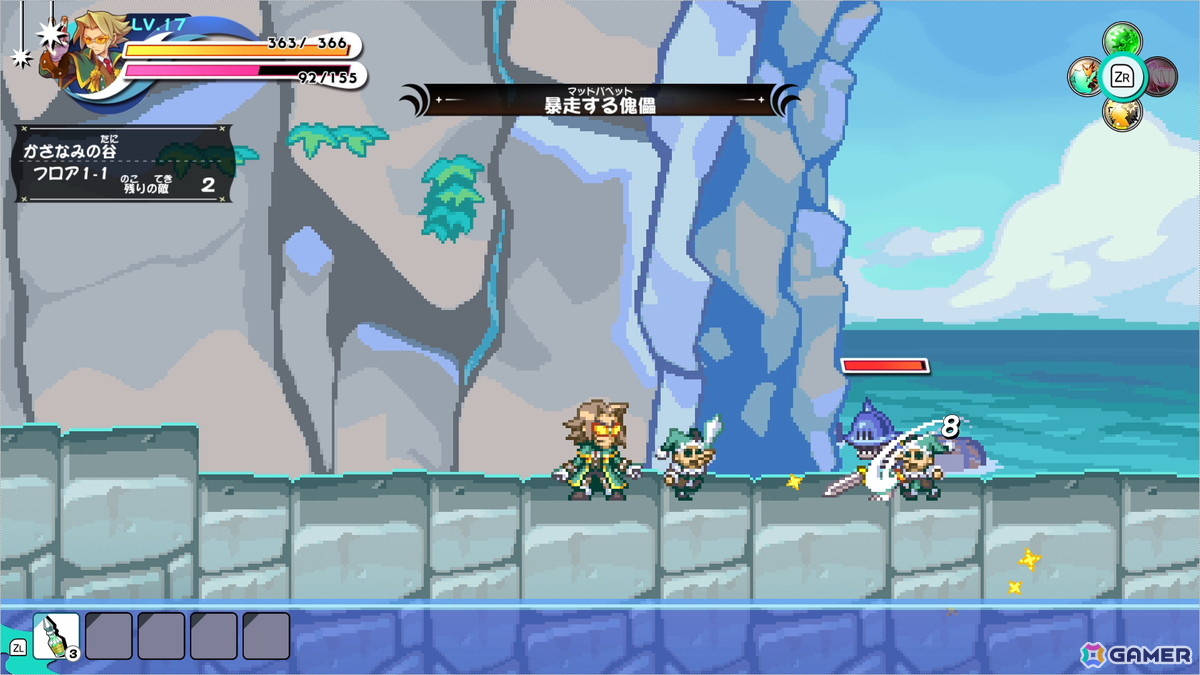1200x675 pixels.
Task: Activate the green skill orb
Action: (1122, 41)
